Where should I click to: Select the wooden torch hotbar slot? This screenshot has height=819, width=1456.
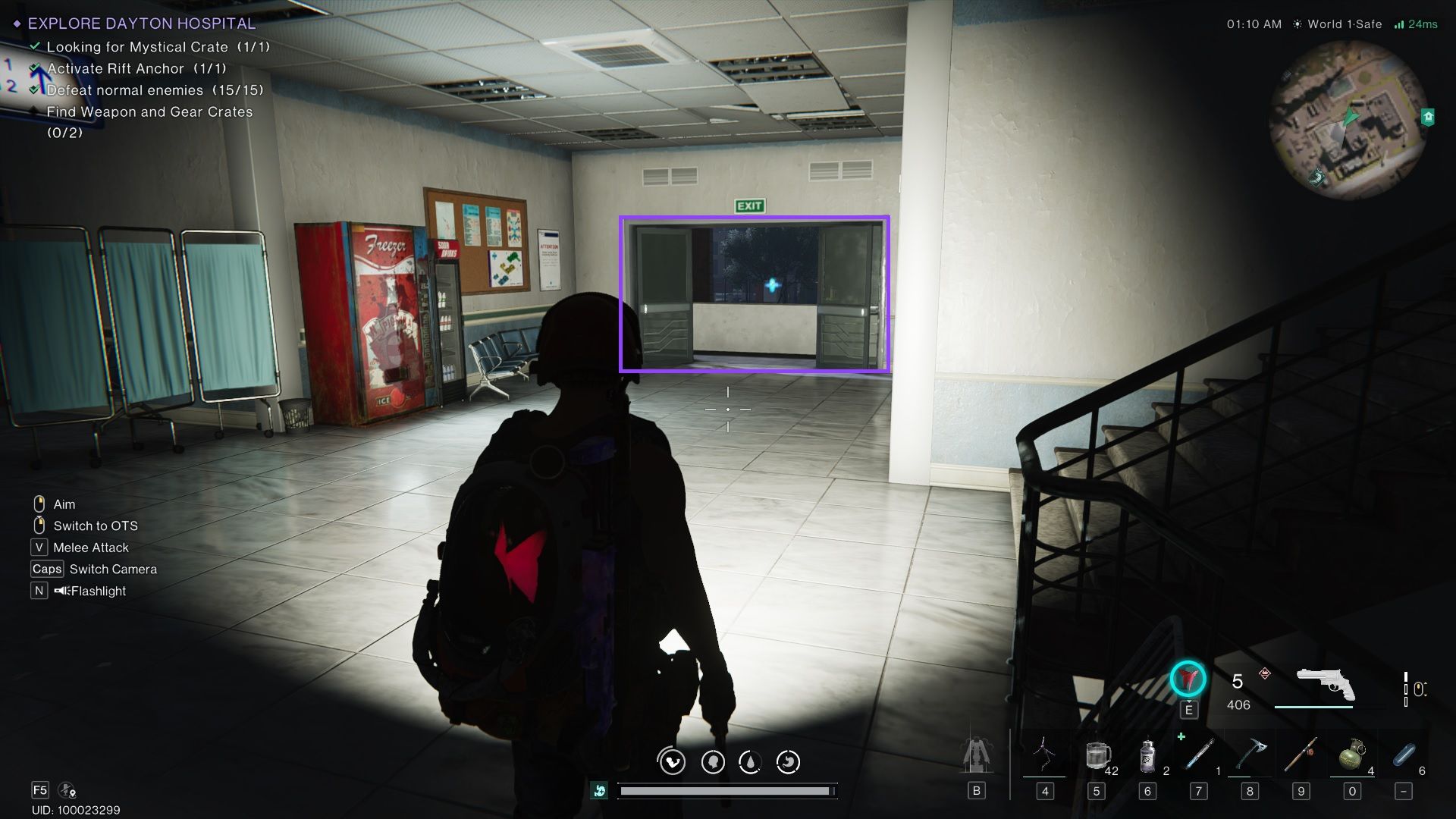[x=1301, y=756]
